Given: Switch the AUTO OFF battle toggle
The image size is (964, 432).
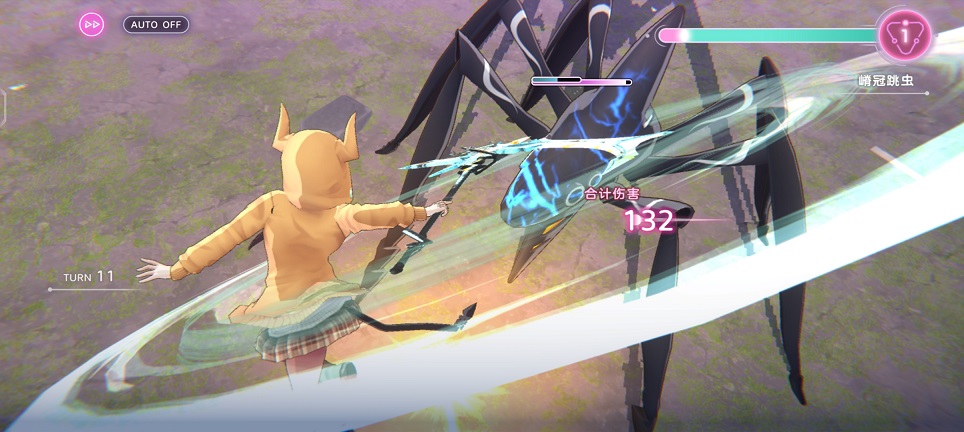Looking at the screenshot, I should coord(156,24).
